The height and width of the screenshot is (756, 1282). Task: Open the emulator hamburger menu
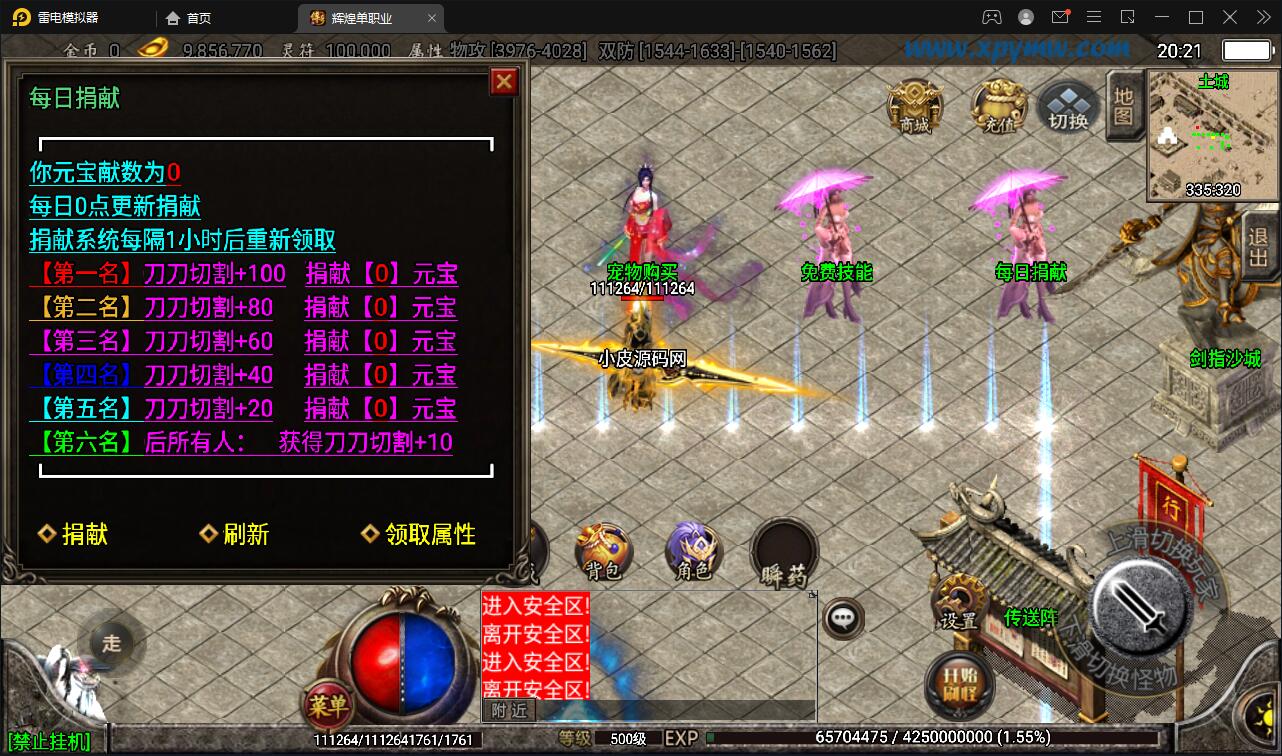tap(1094, 17)
